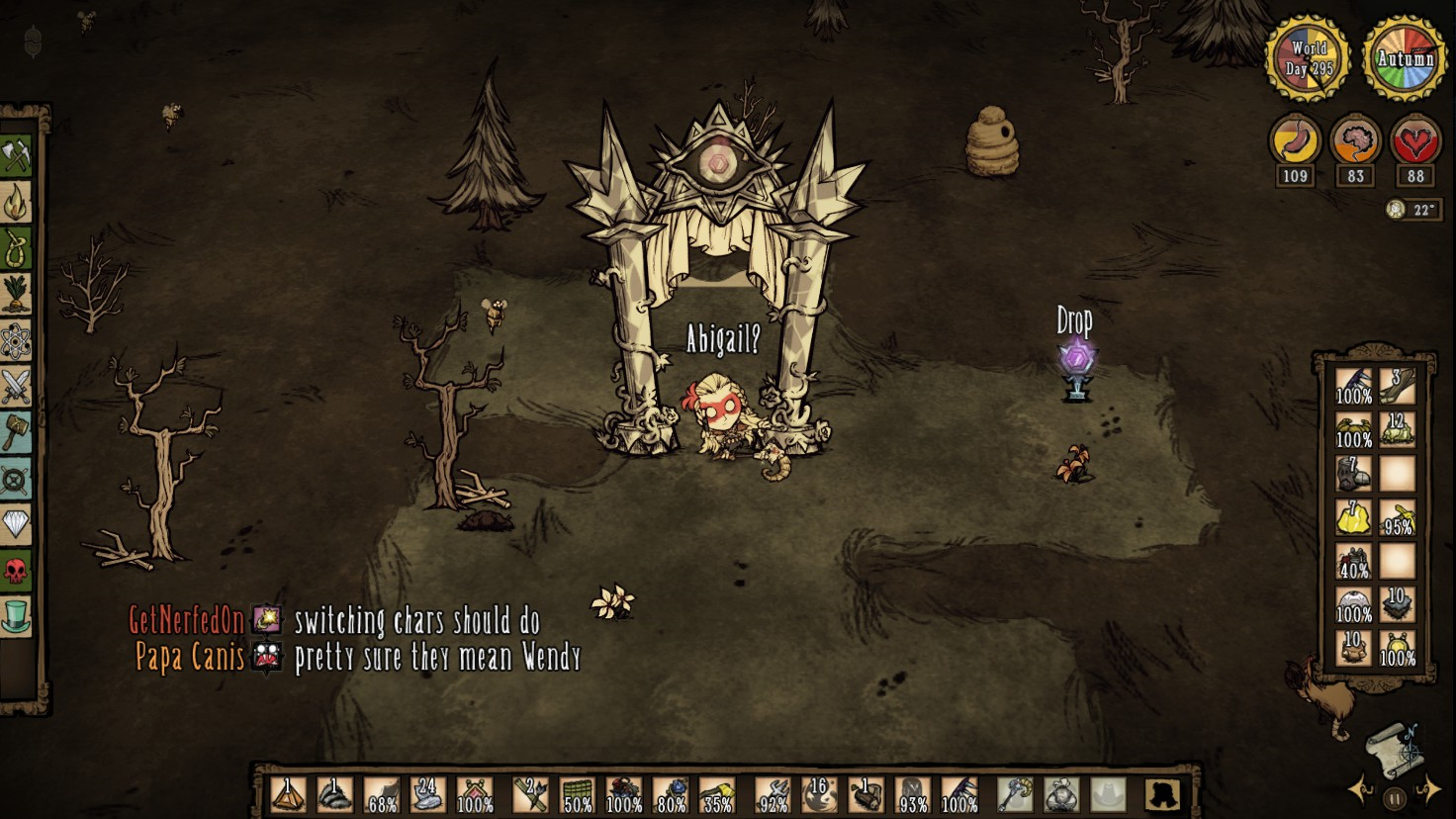Screen dimensions: 1456x819
Task: Open the map scroll
Action: click(x=1395, y=749)
